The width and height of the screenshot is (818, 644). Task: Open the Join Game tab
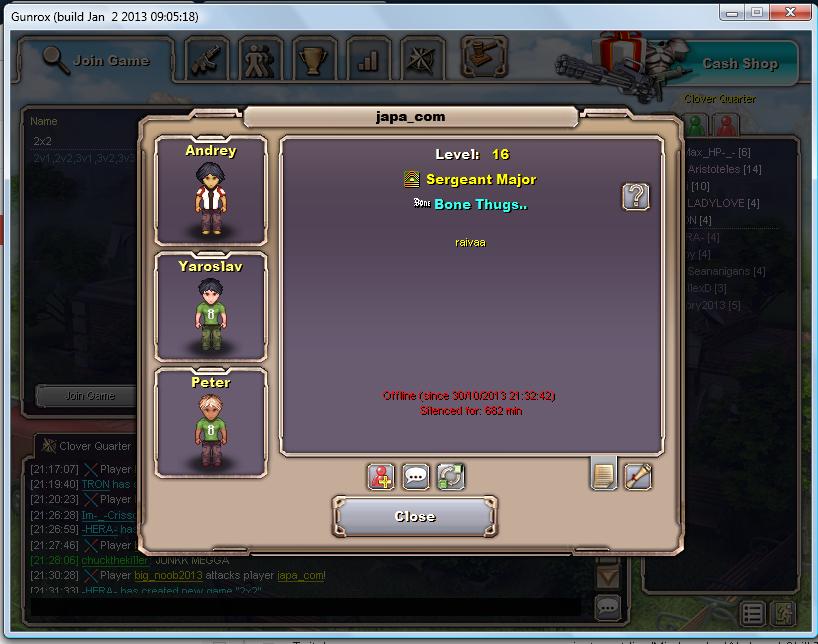click(x=97, y=61)
